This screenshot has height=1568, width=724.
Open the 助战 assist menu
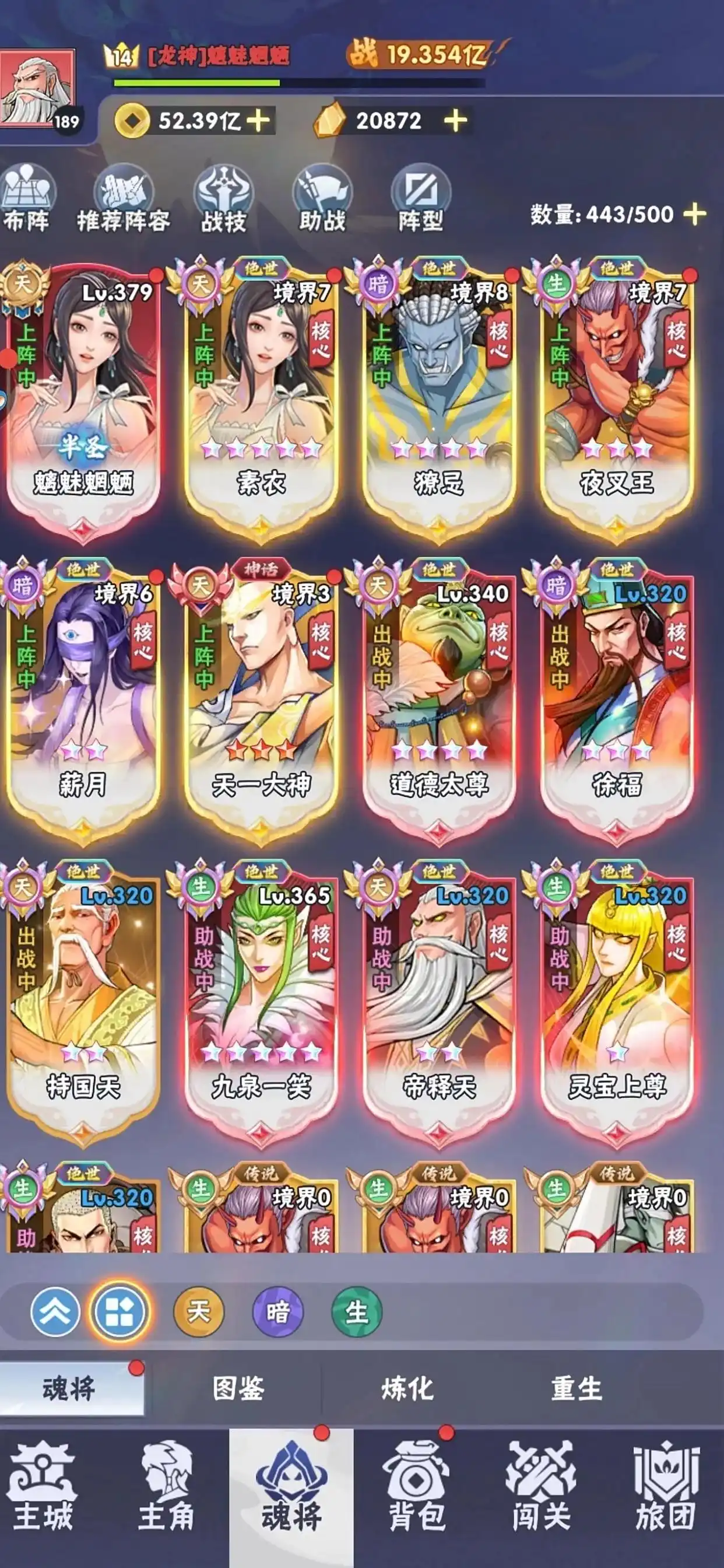point(322,199)
